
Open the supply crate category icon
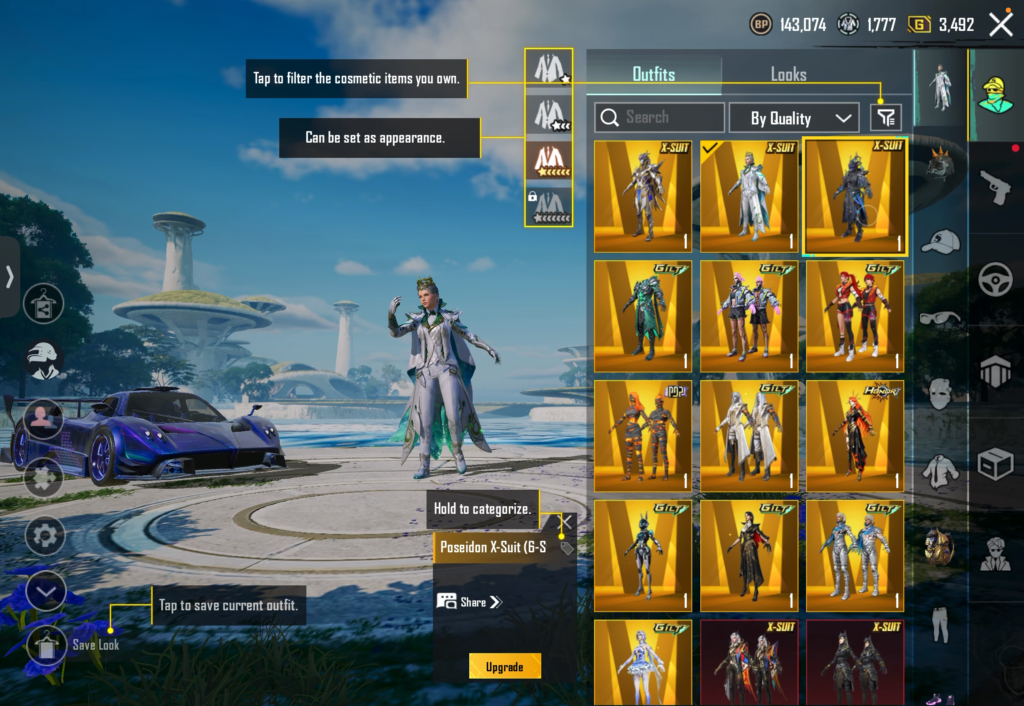pyautogui.click(x=994, y=463)
